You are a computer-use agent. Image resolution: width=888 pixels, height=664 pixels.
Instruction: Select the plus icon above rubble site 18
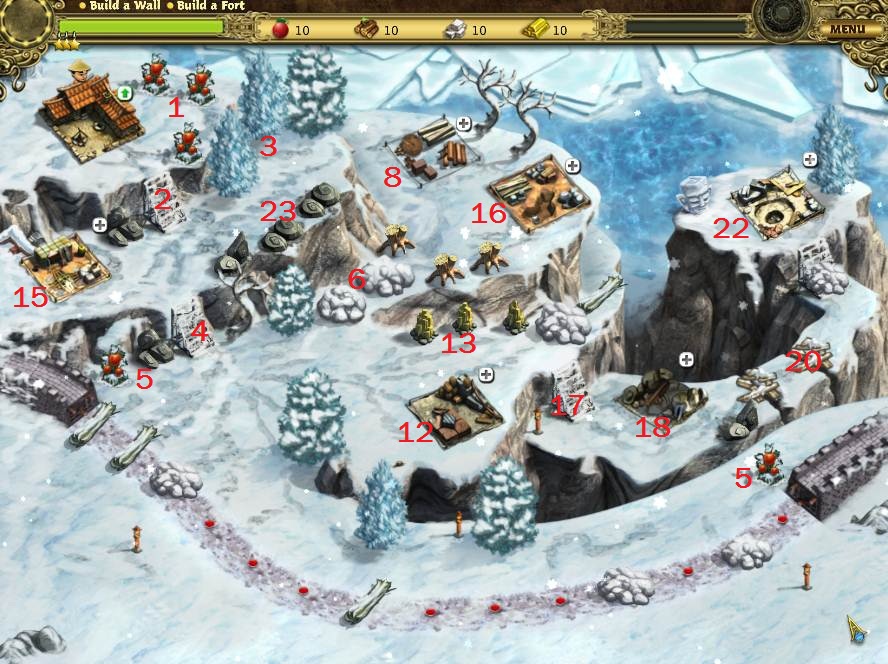[x=686, y=358]
